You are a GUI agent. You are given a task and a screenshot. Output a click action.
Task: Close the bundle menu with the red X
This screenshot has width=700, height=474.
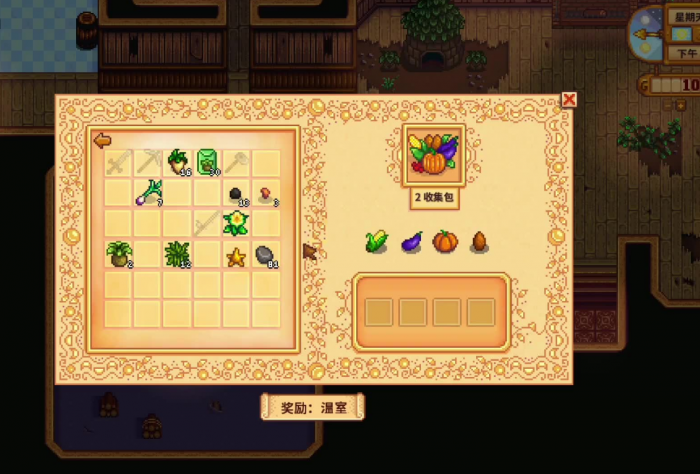tap(569, 99)
